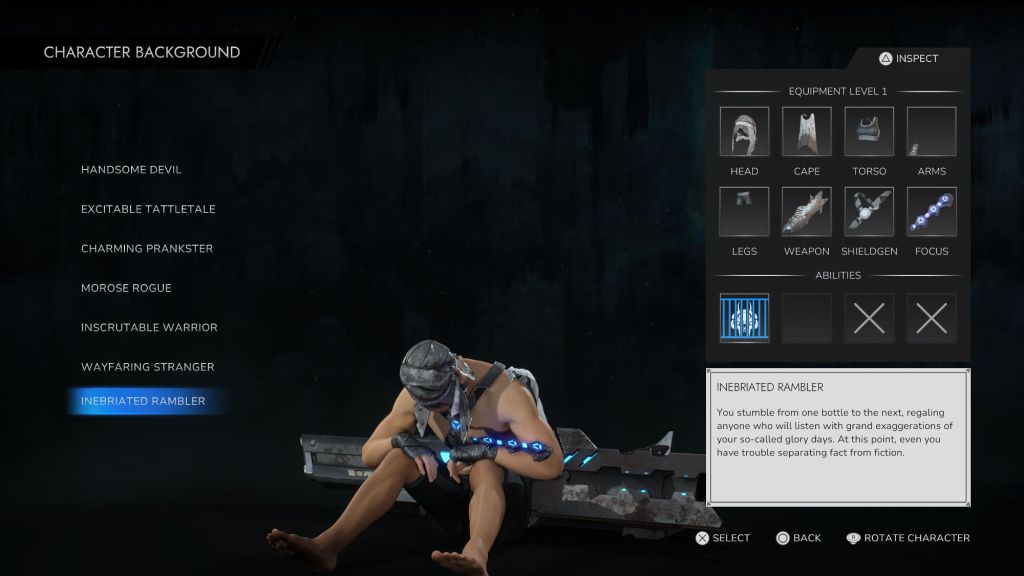Inspect the Head equipment slot
Screen dimensions: 1024x576
(744, 132)
